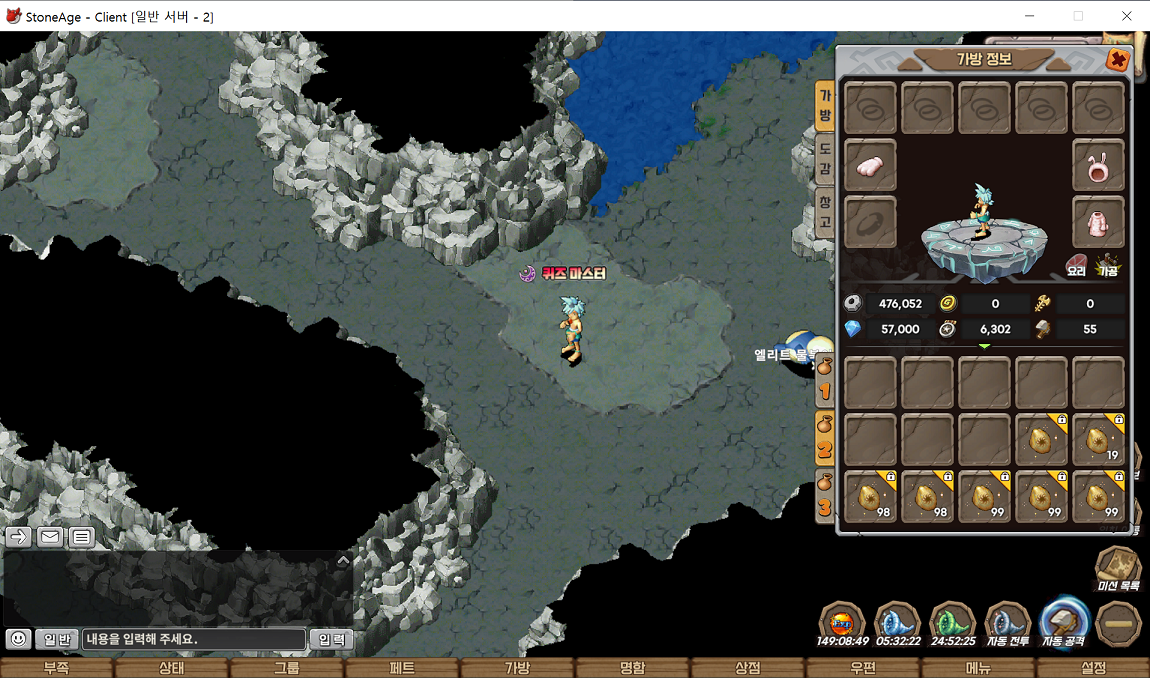Select the pink glove equipment slot
1150x678 pixels.
[871, 165]
